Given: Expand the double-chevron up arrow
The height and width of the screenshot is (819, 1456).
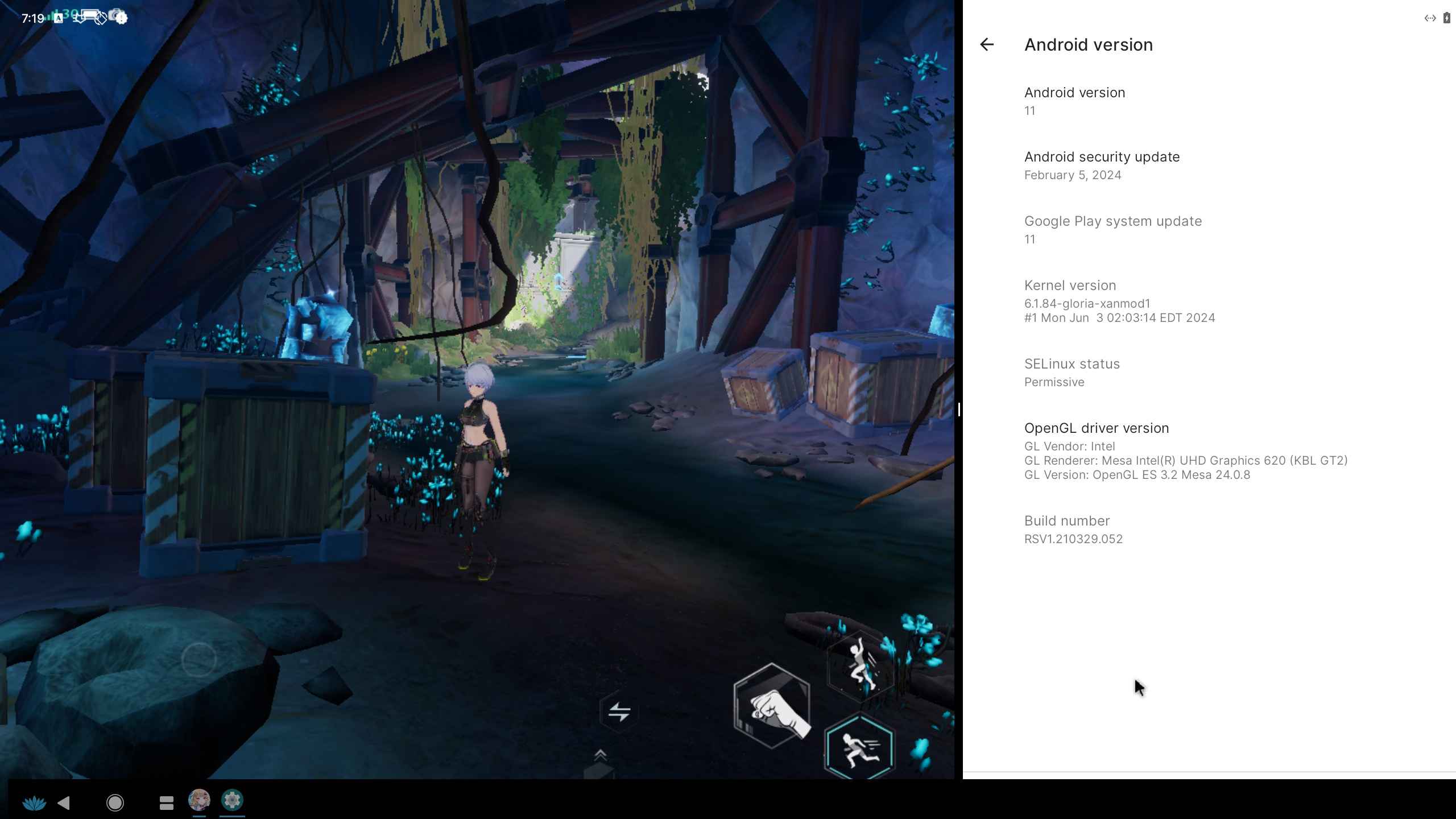Looking at the screenshot, I should [600, 756].
